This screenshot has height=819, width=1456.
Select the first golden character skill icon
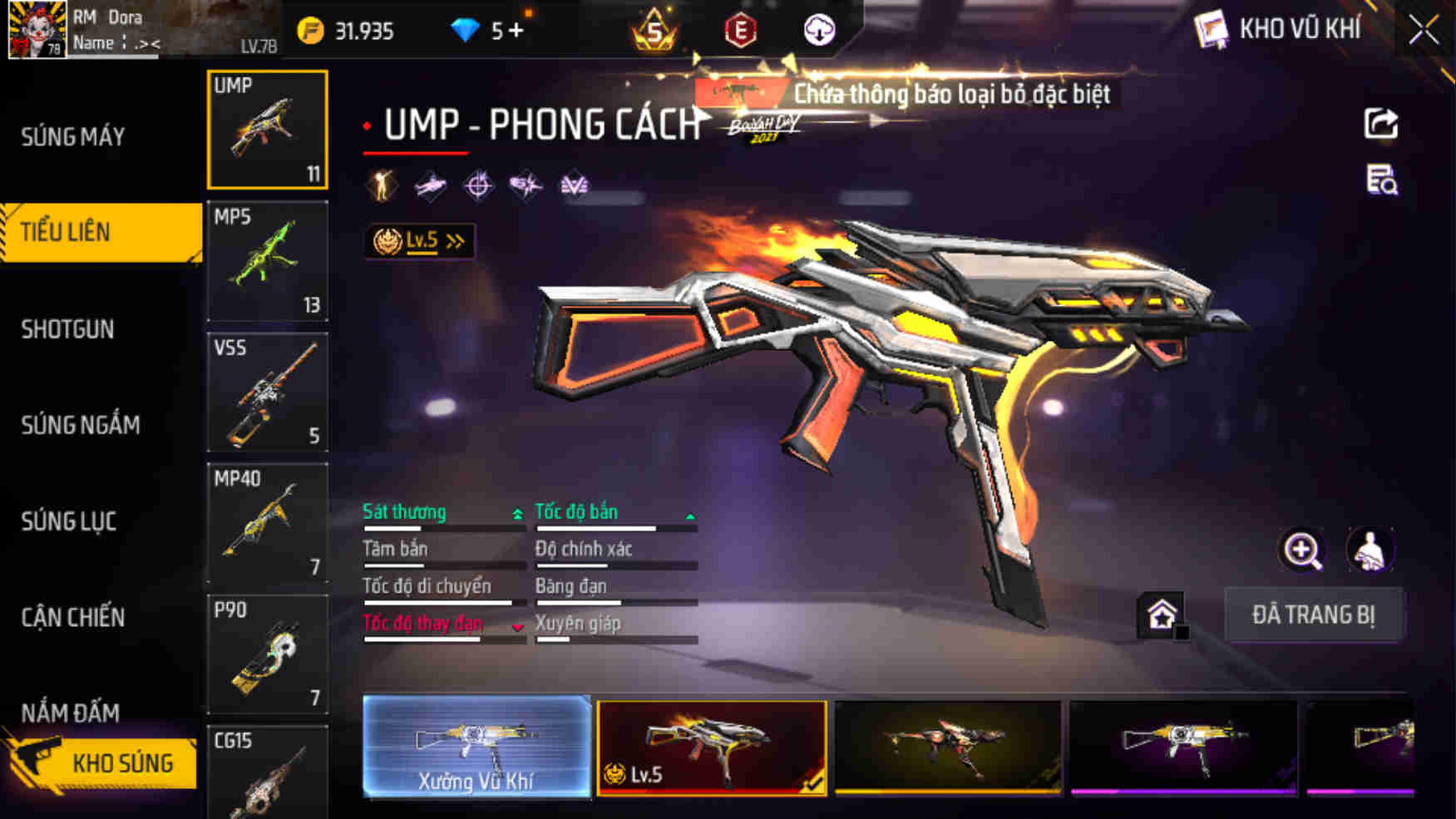(379, 186)
